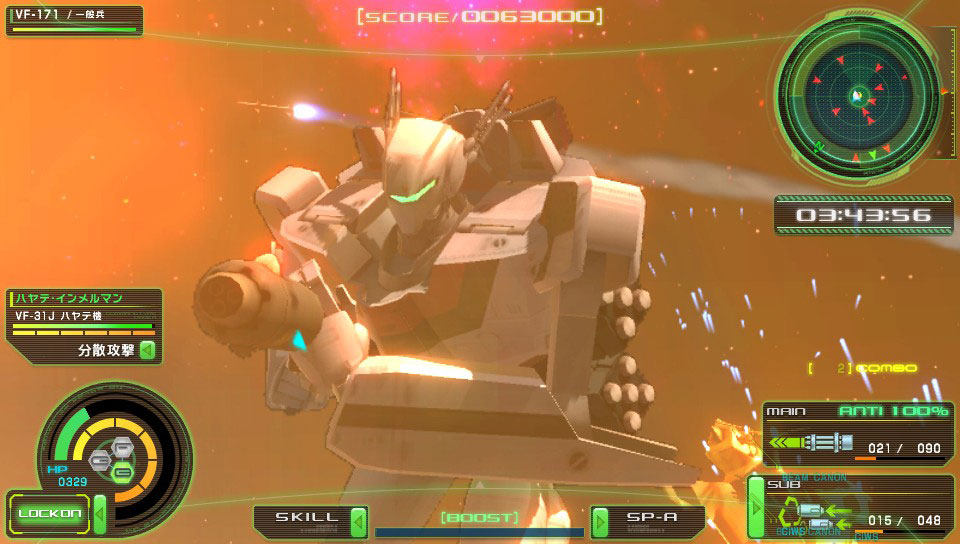Select the MAIN weapon panel
Image resolution: width=960 pixels, height=544 pixels.
coord(857,432)
